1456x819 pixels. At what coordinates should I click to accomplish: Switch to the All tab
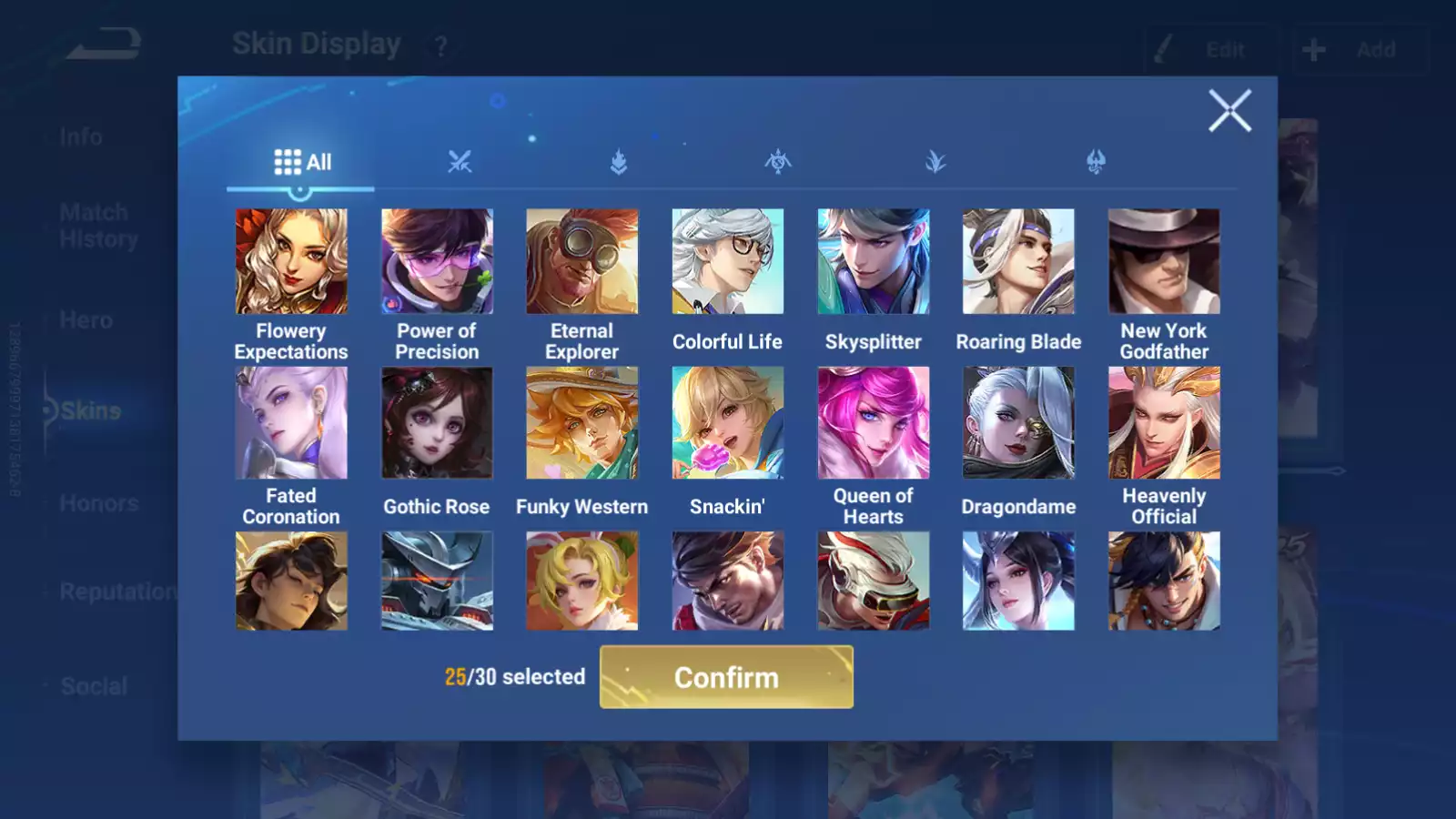(300, 162)
